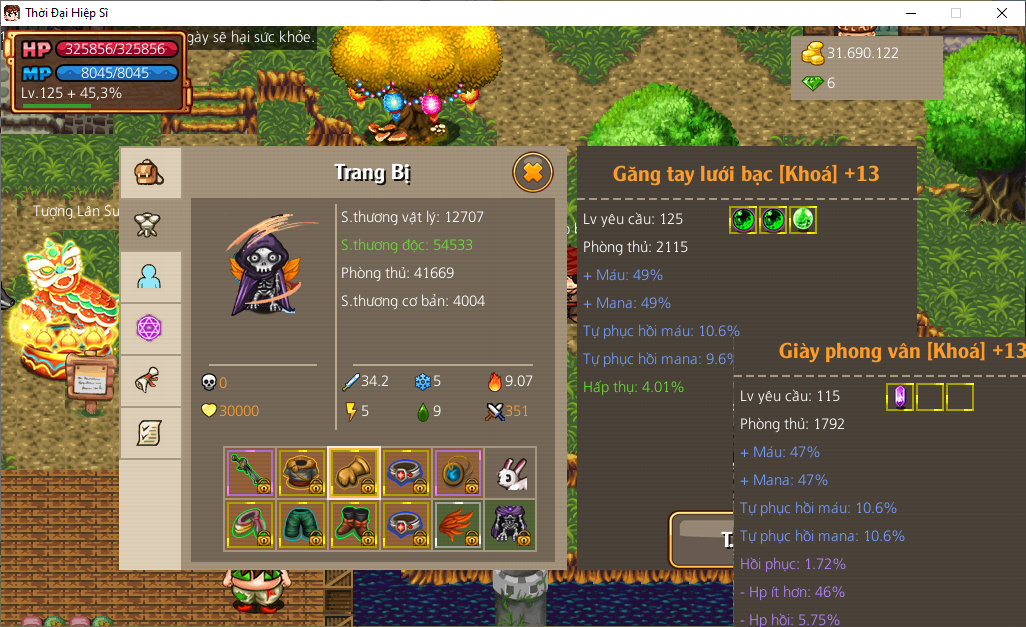
Task: Choose the brown boots slot
Action: coord(354,525)
